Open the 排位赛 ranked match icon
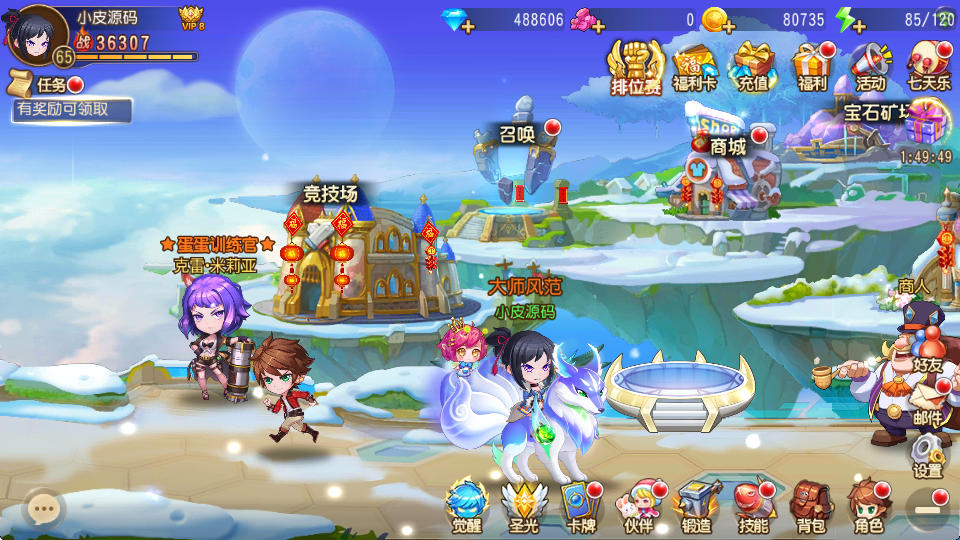 (x=636, y=67)
